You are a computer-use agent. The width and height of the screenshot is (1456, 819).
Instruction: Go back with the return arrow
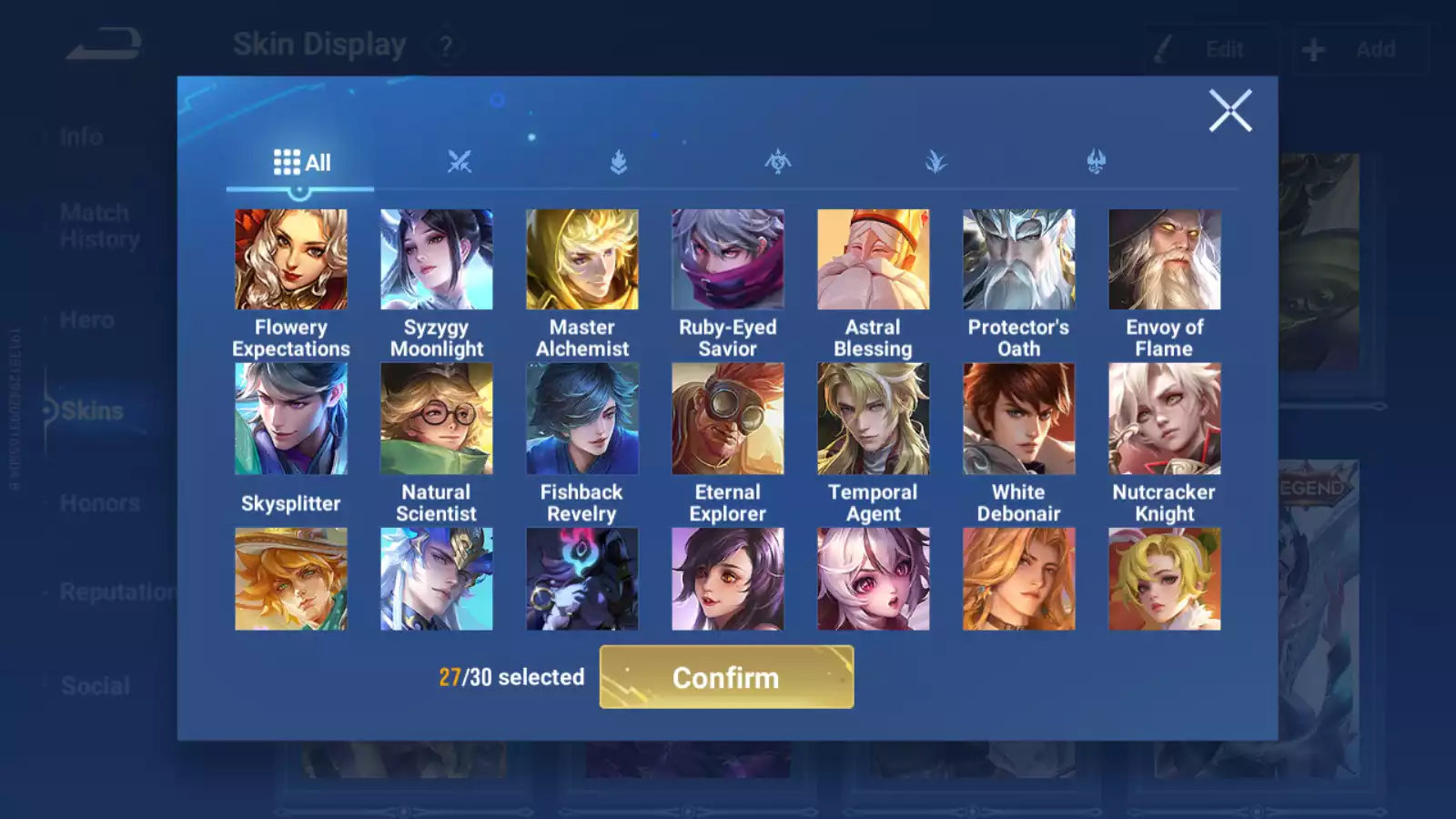[104, 44]
